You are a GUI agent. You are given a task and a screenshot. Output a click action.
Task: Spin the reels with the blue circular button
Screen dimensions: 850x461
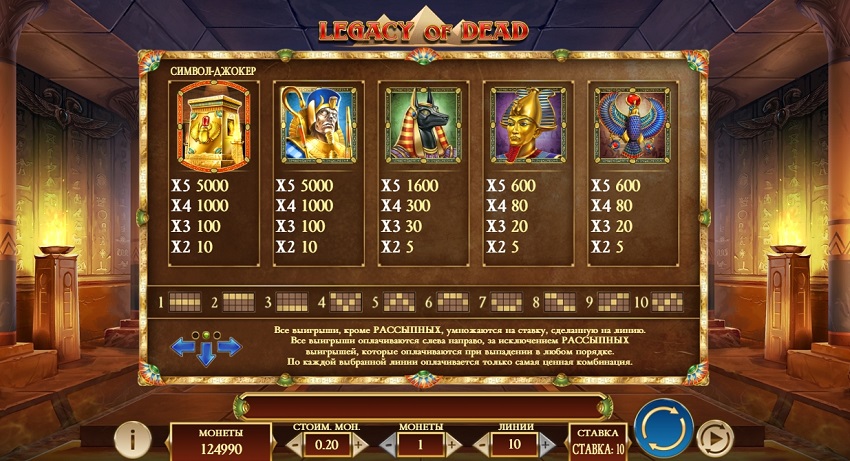[663, 429]
